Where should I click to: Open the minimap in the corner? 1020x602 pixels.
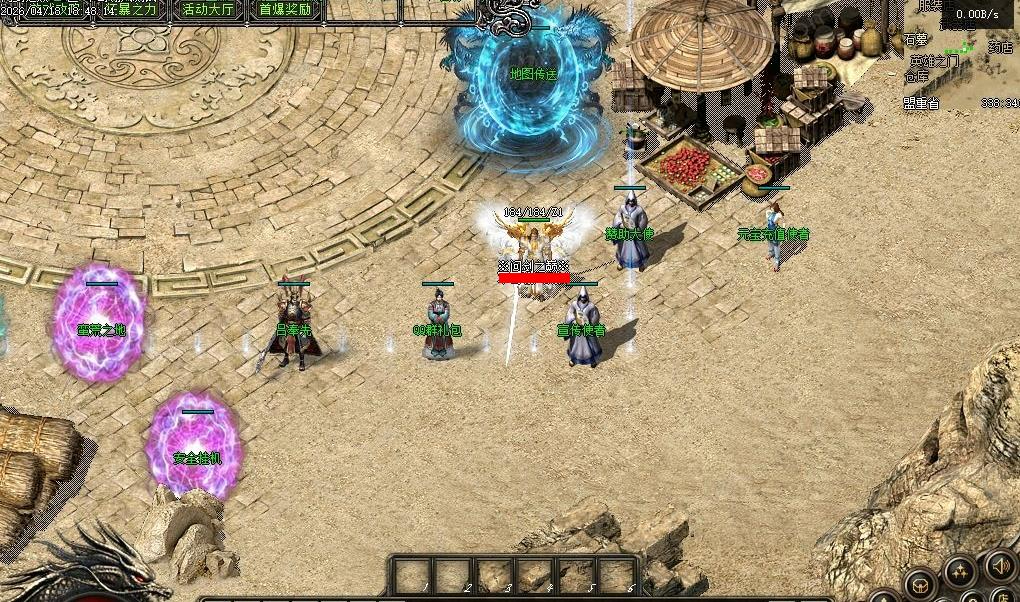point(960,55)
